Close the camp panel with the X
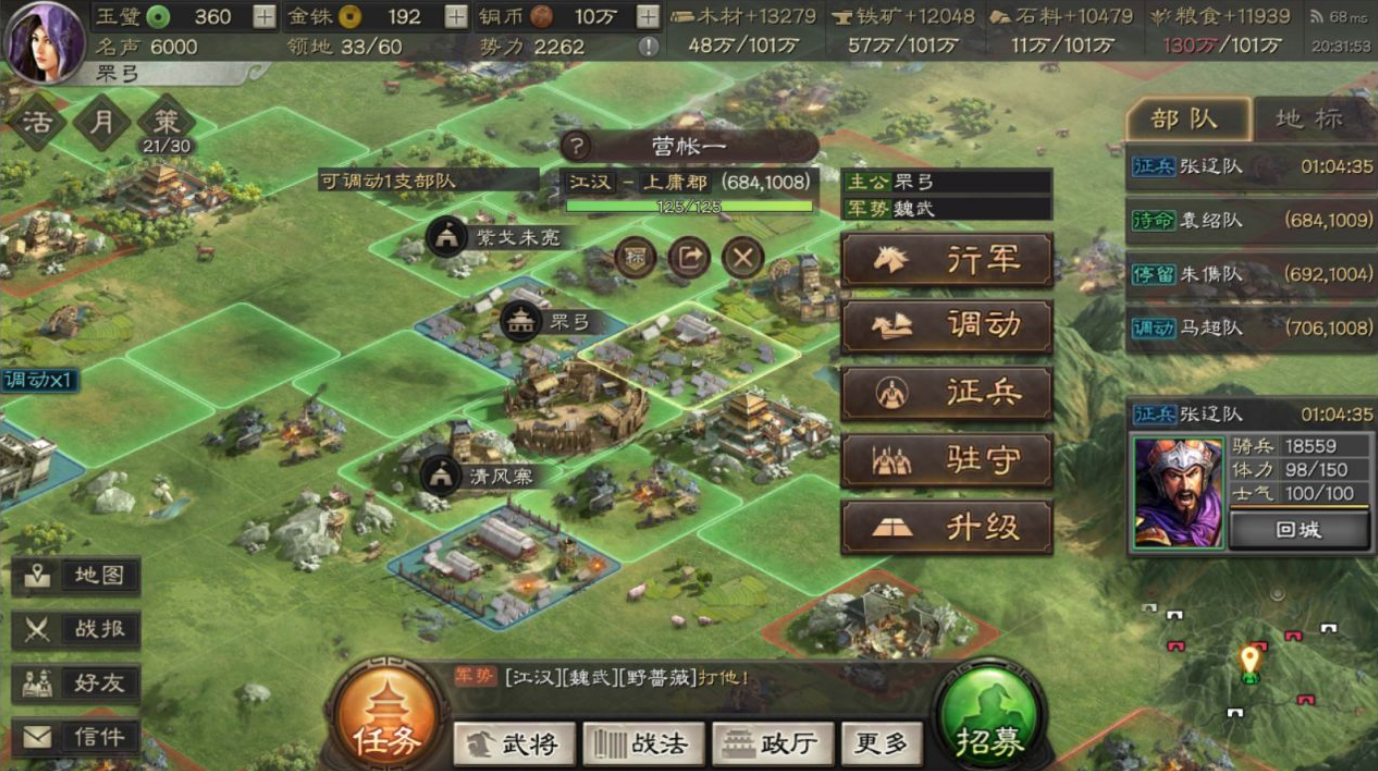Screen dimensions: 1378x771 coord(742,258)
